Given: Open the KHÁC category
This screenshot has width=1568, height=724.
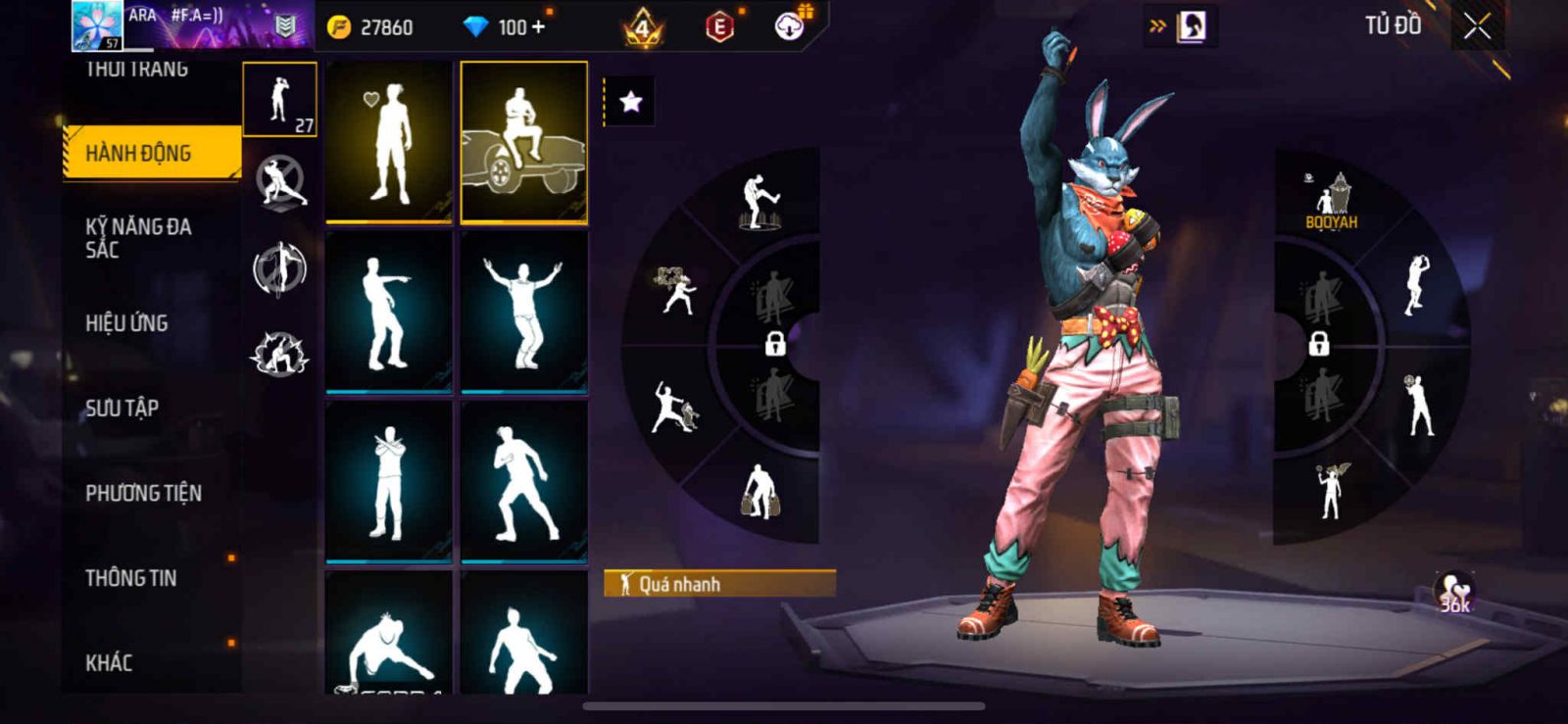Looking at the screenshot, I should coord(109,663).
